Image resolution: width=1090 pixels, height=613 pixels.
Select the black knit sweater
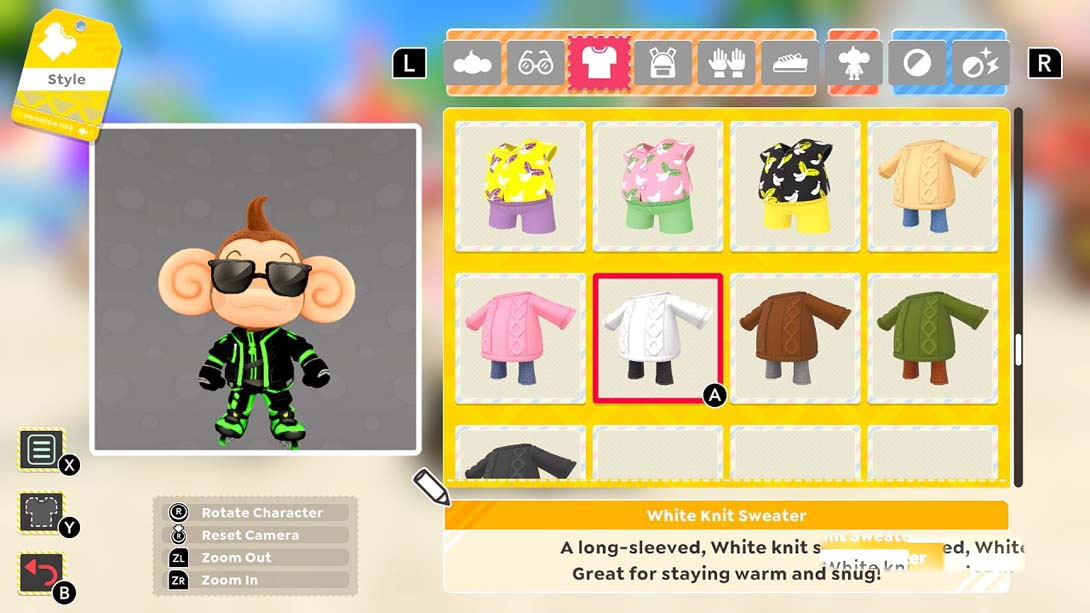point(520,455)
